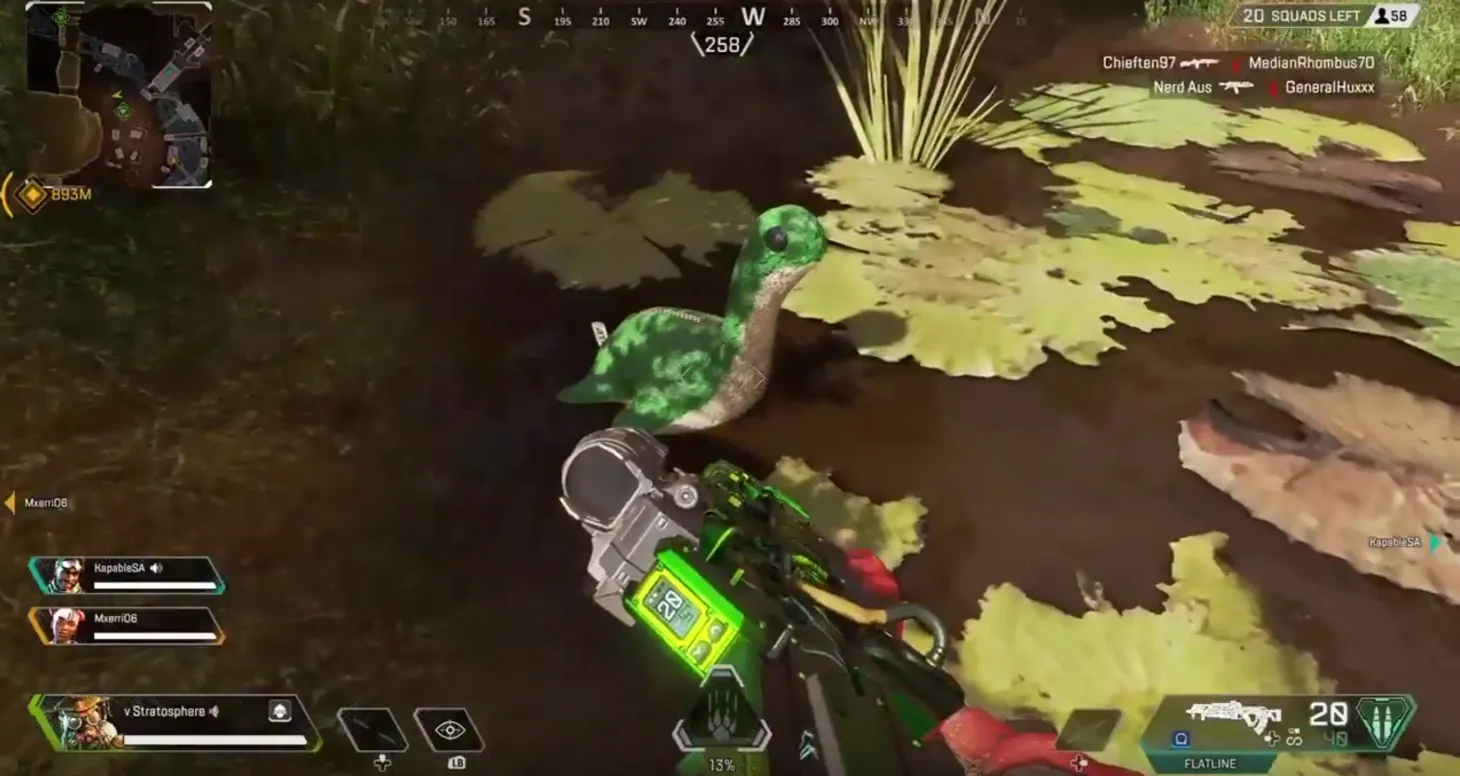Mute KapableSA's voice chat speaker icon
This screenshot has height=776, width=1460.
156,568
